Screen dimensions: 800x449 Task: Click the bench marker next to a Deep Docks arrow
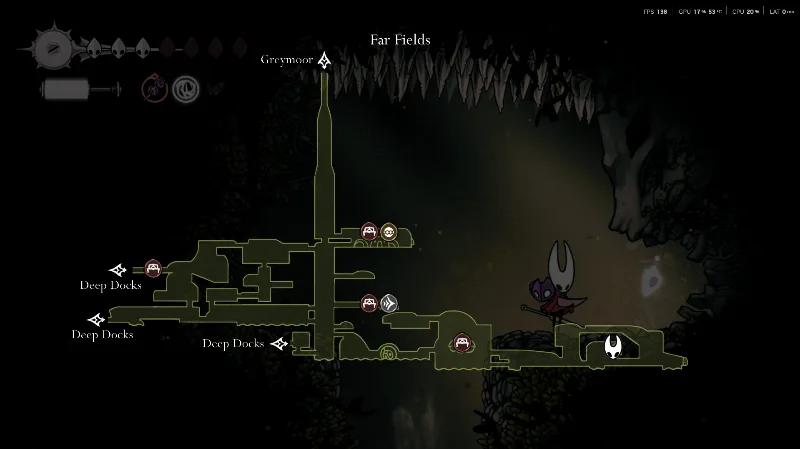tap(153, 268)
